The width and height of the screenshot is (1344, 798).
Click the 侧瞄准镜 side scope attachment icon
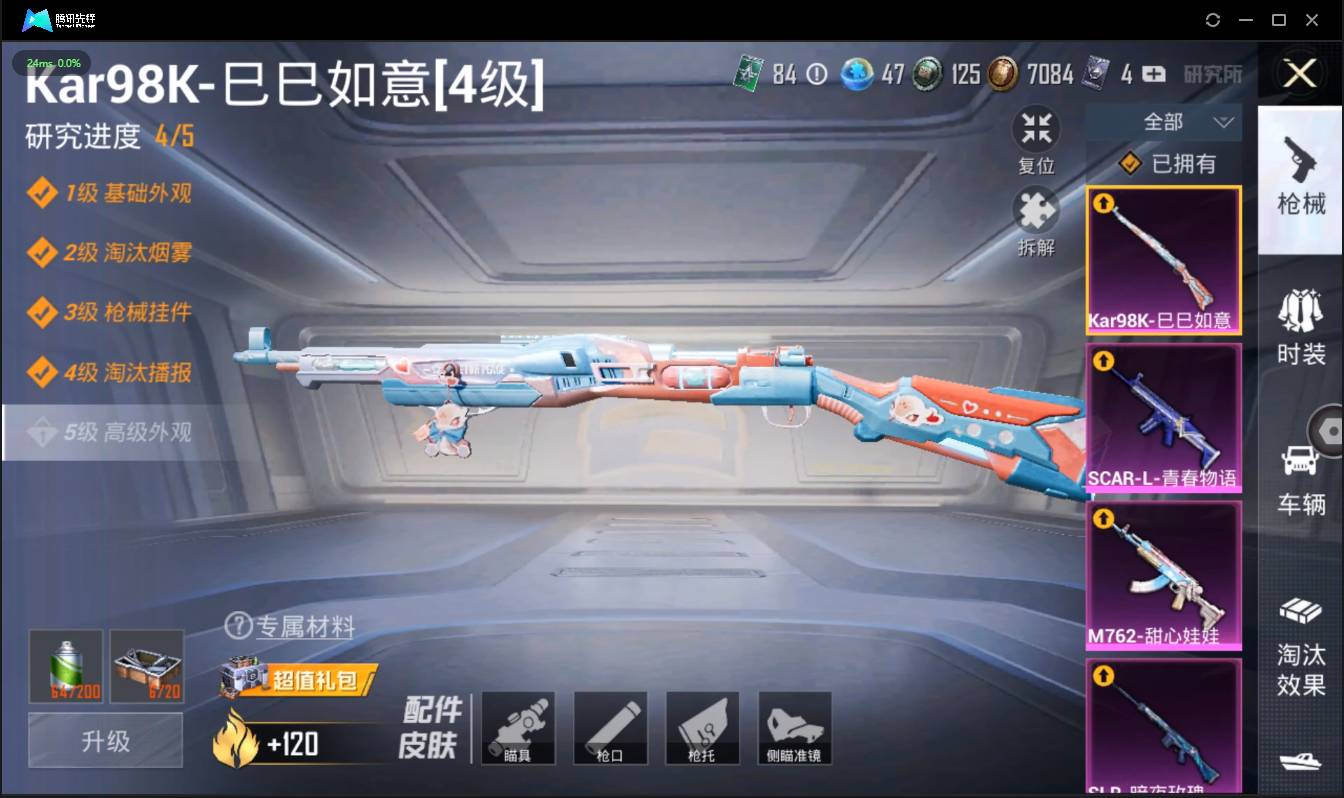(x=794, y=728)
